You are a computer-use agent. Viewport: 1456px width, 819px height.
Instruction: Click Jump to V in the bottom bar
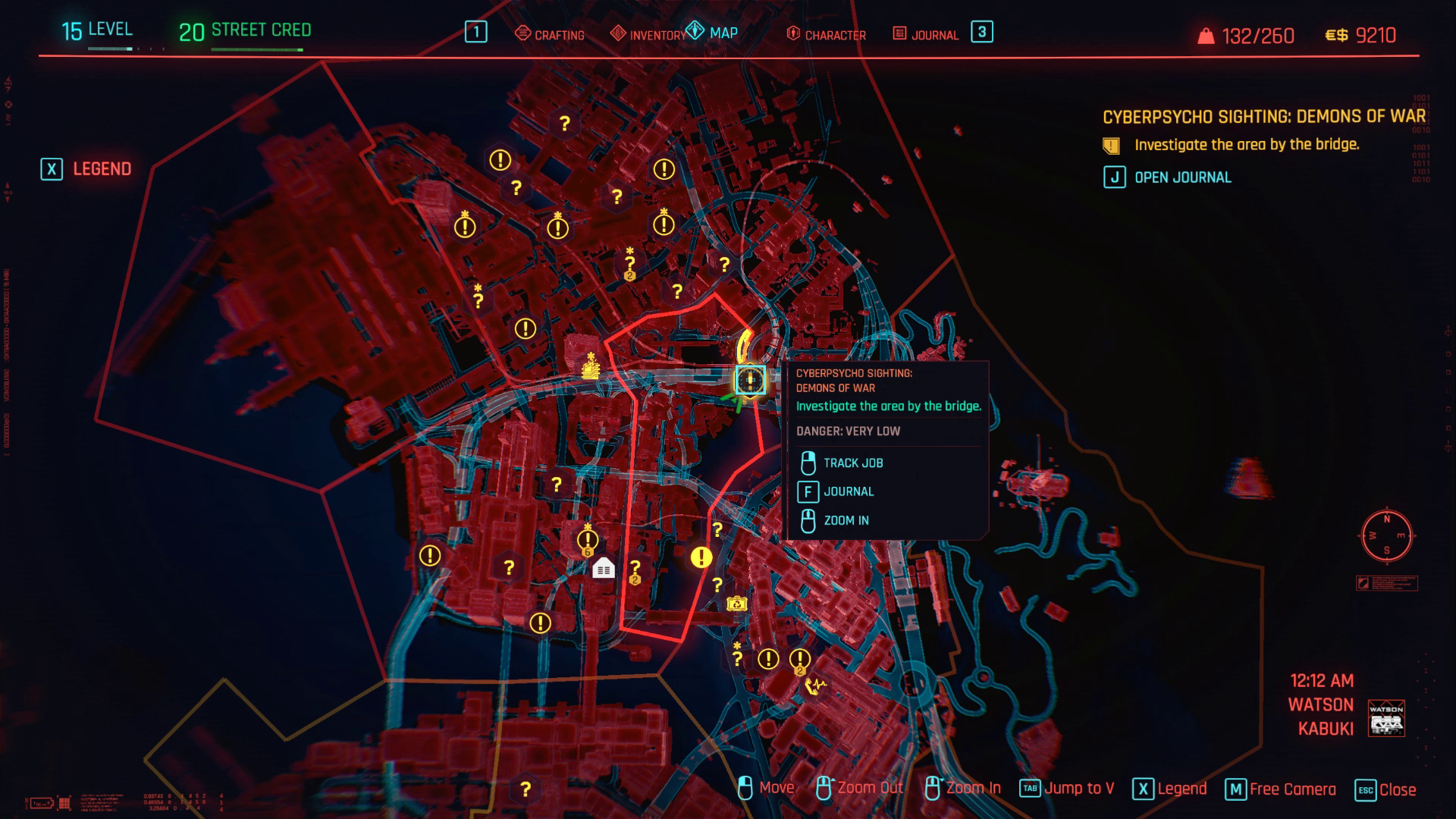(1080, 788)
